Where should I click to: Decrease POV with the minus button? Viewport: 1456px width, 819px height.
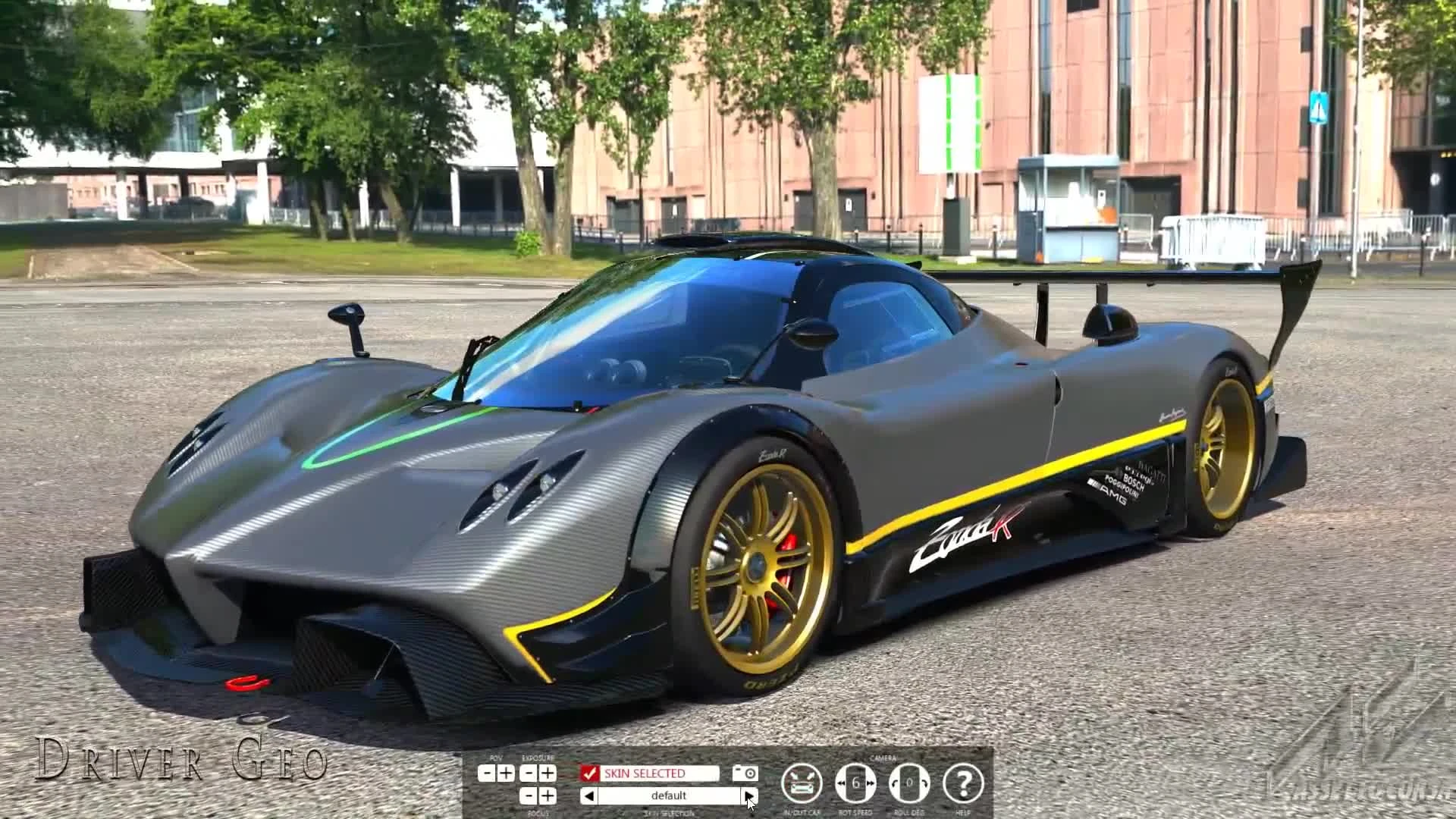[x=485, y=773]
